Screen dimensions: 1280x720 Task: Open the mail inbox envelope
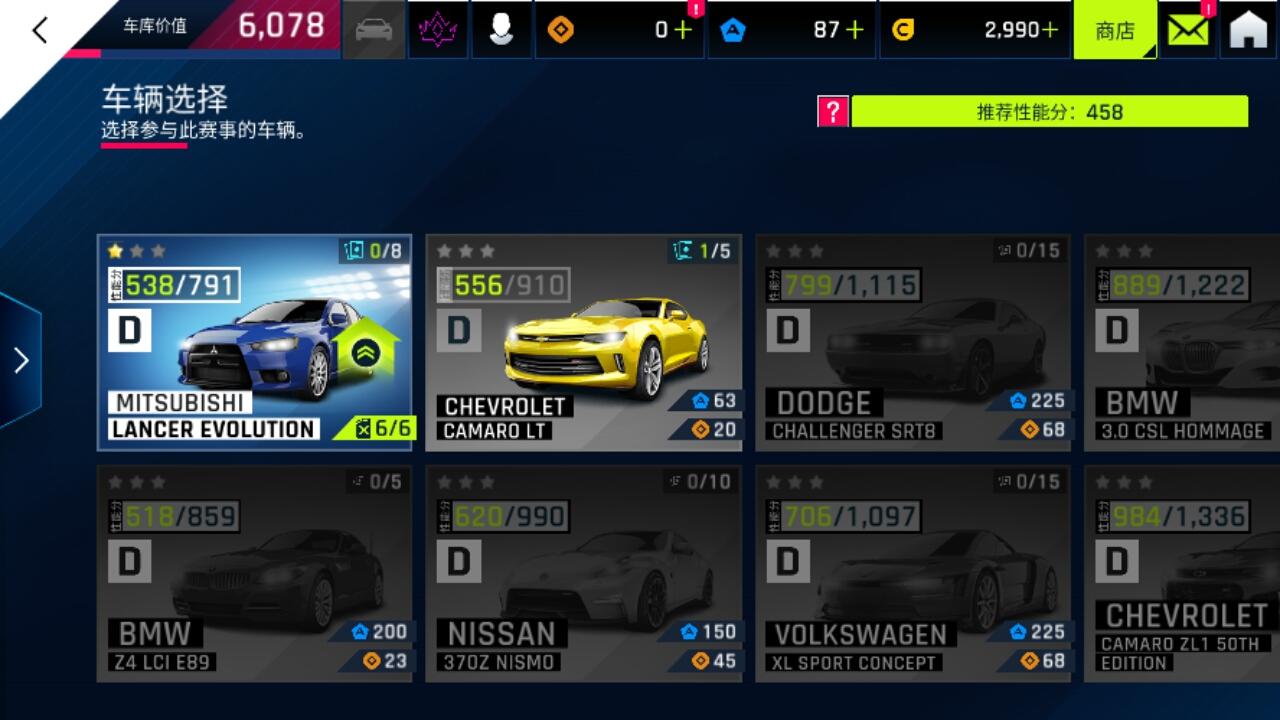tap(1187, 30)
